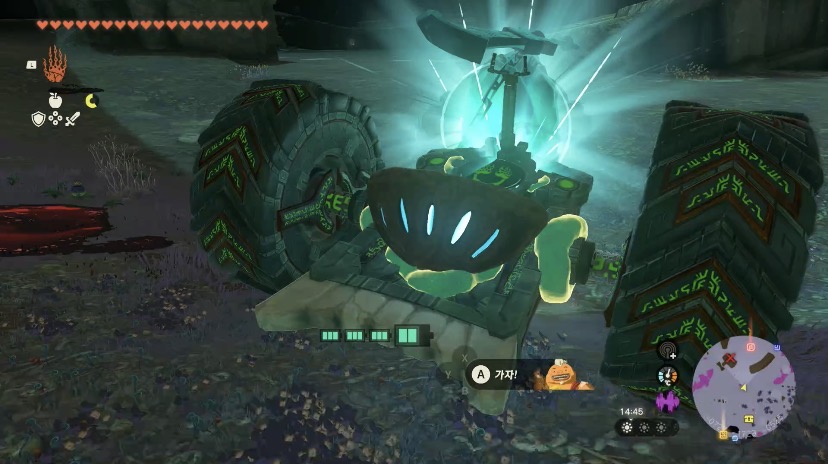
Task: Select the treasure chest marker on minimap
Action: coord(748,418)
